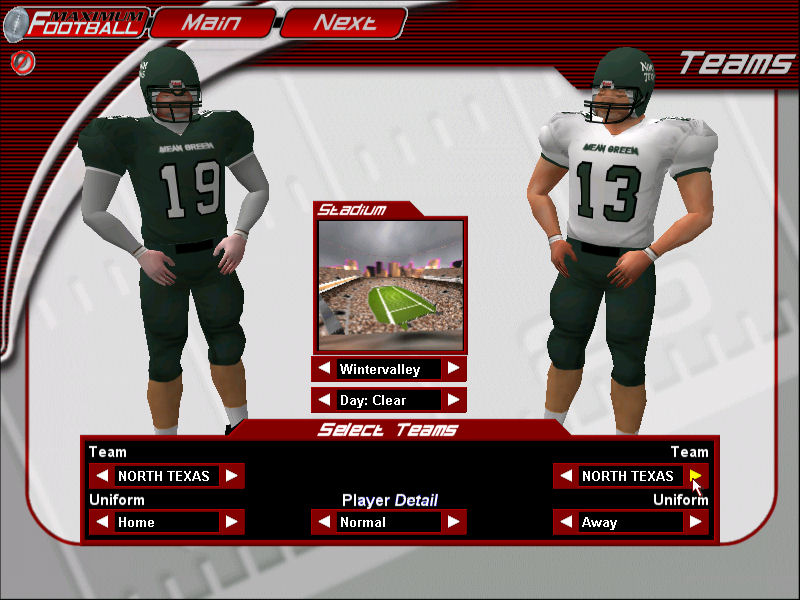Screen dimensions: 800x600
Task: Change the Away uniform to previous option
Action: (566, 522)
